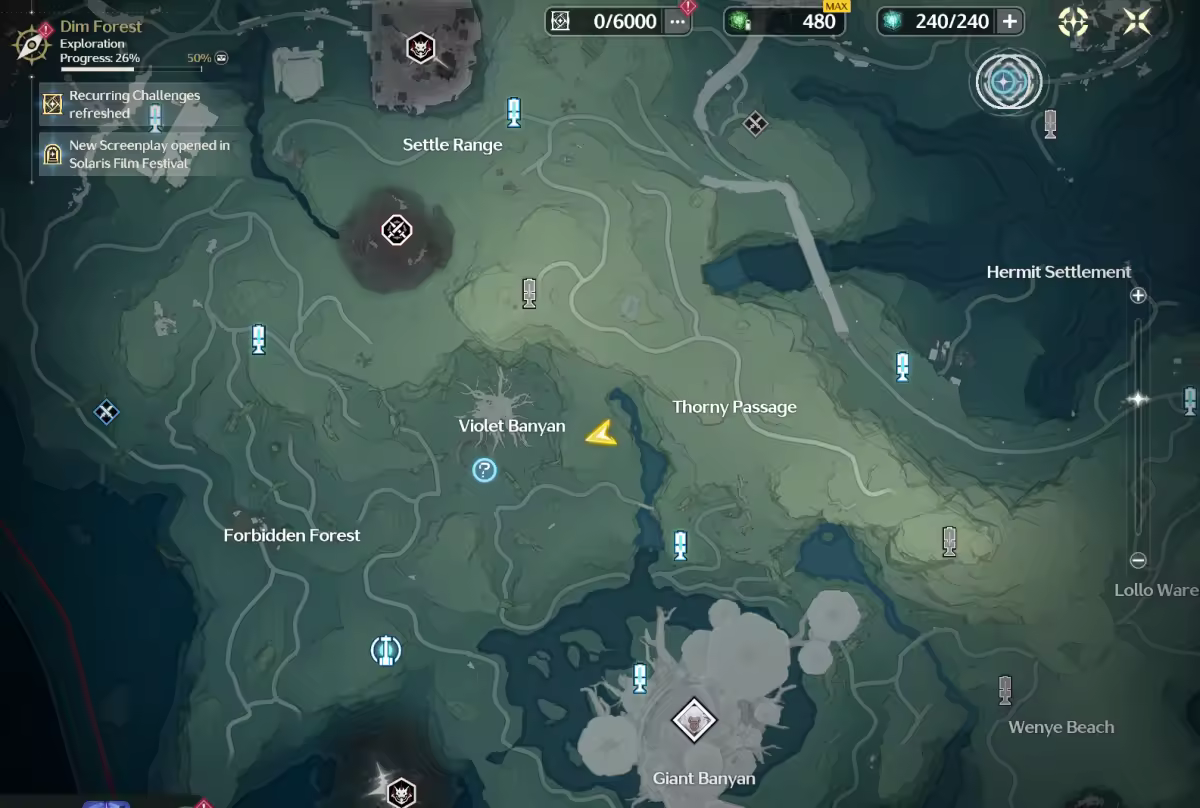Select the grey beacon above Wenye Beach
The image size is (1200, 808).
[1005, 689]
